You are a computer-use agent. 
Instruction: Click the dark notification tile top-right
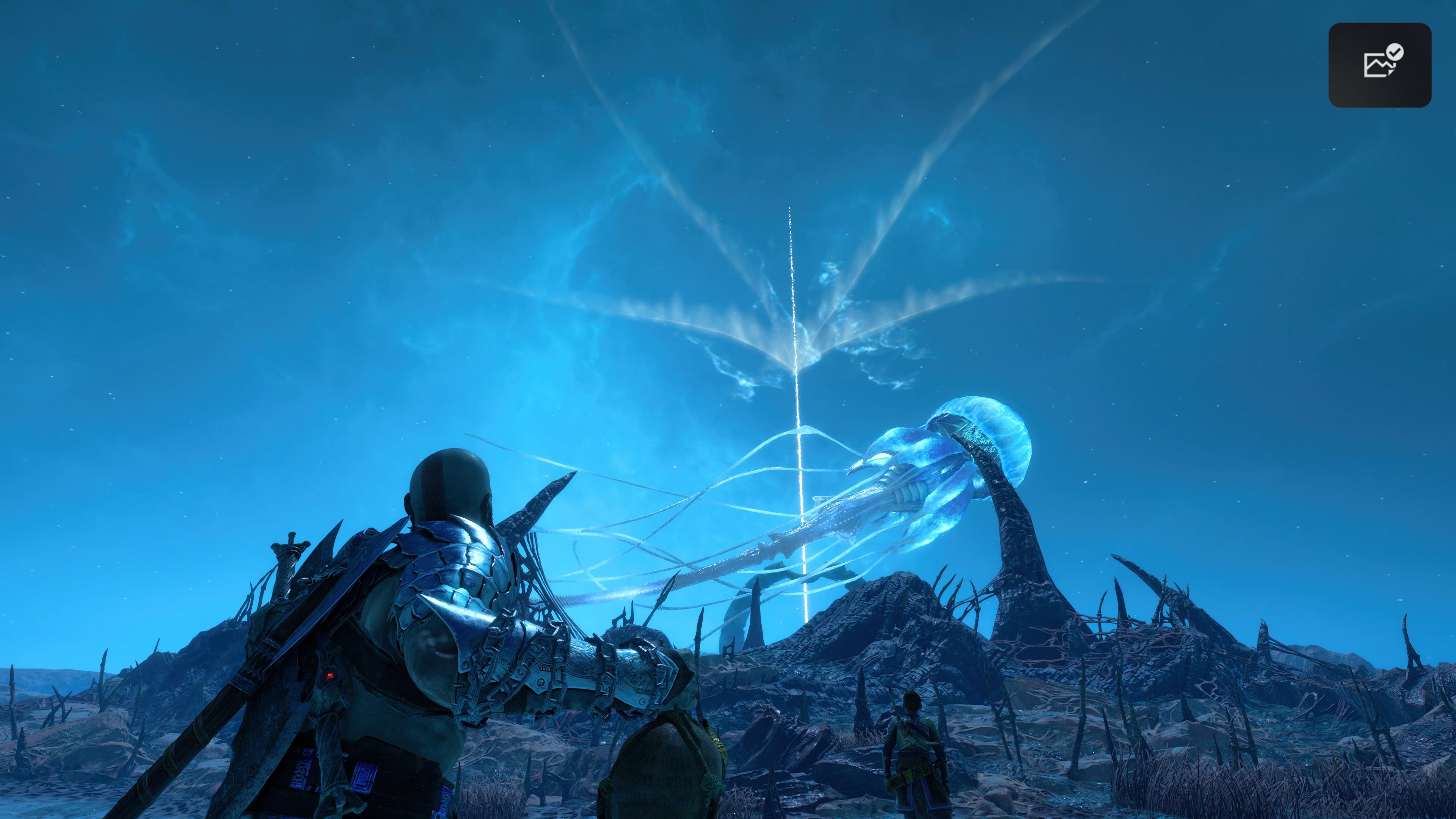(1380, 64)
